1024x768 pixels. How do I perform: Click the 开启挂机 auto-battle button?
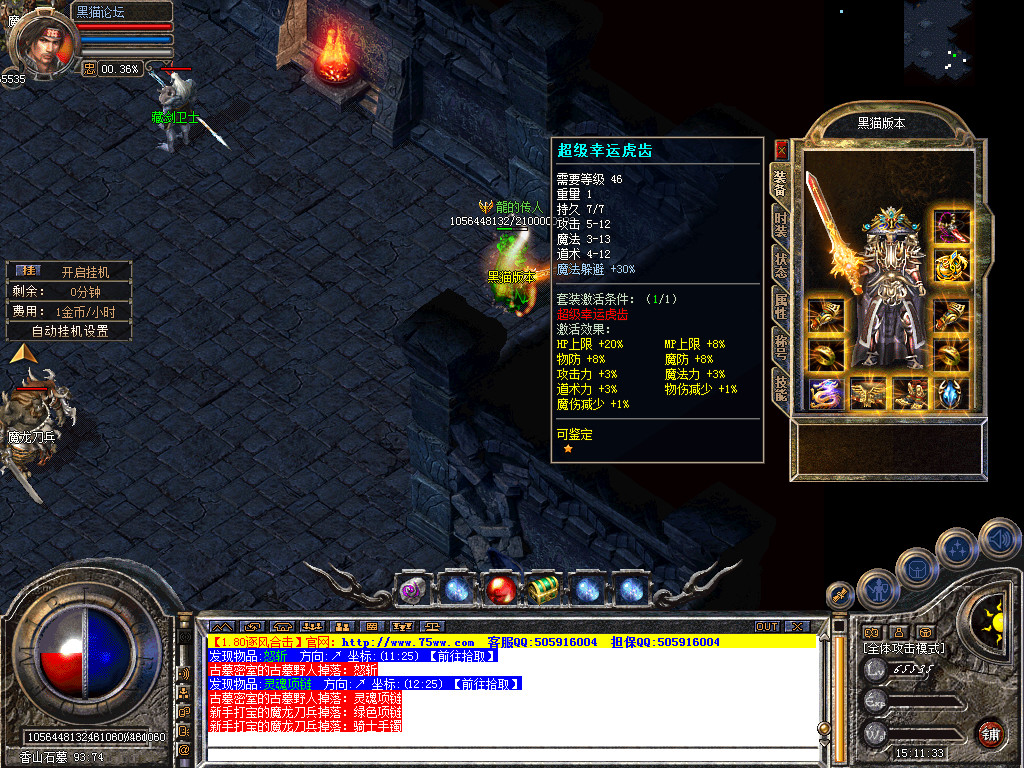click(68, 271)
